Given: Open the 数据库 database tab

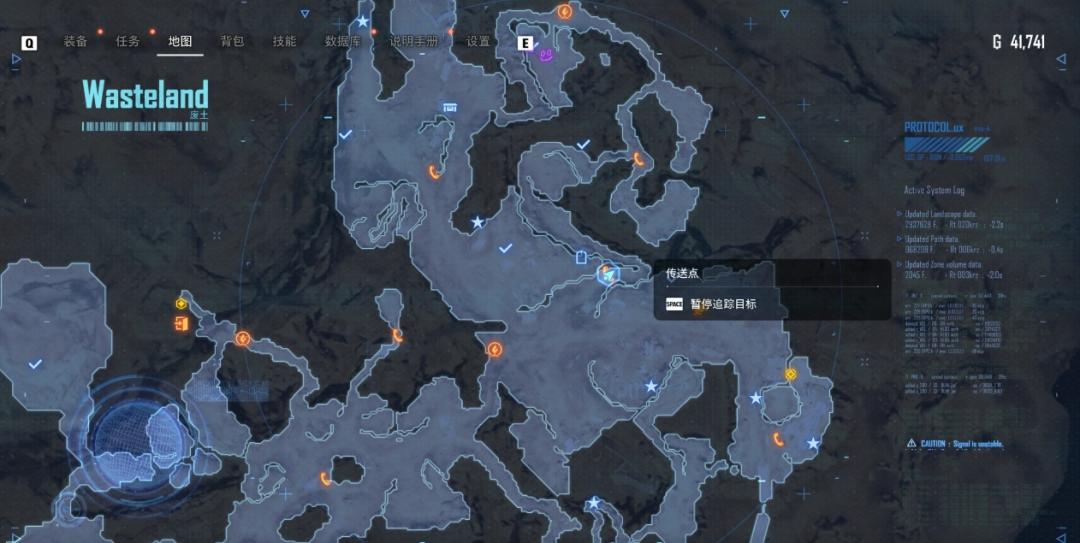Looking at the screenshot, I should [x=343, y=42].
